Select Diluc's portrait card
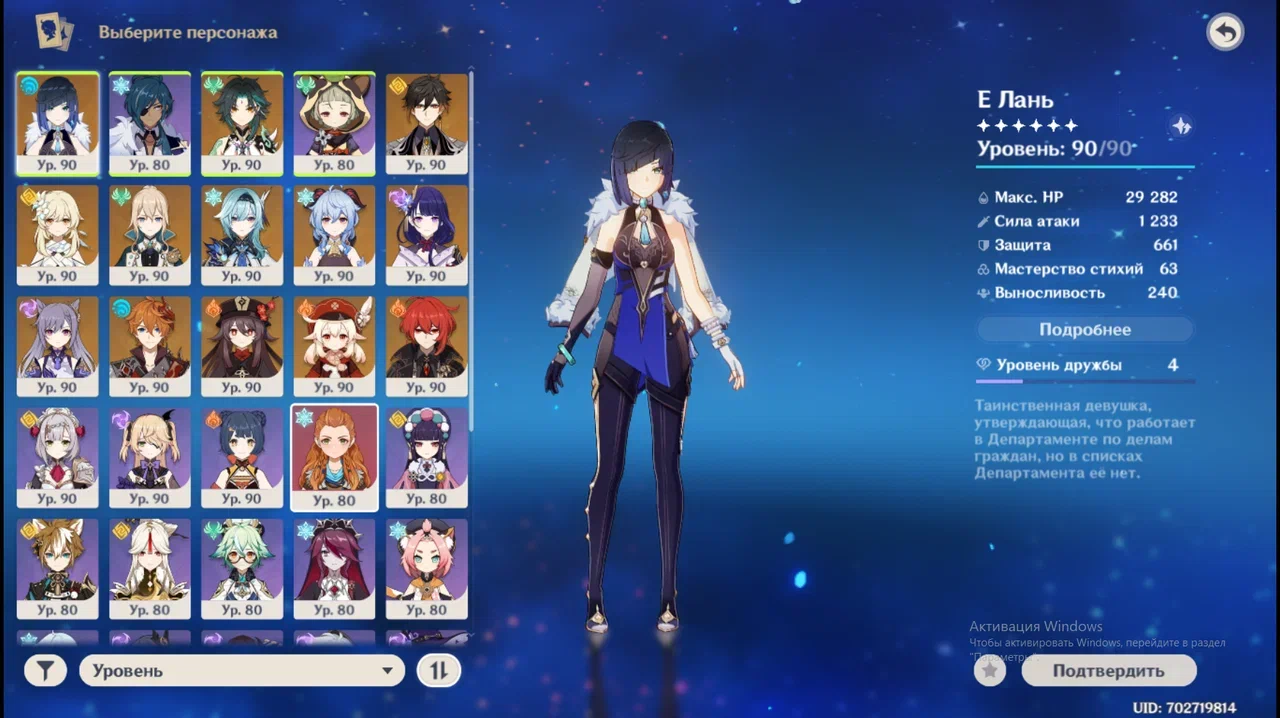The image size is (1280, 718). [427, 345]
